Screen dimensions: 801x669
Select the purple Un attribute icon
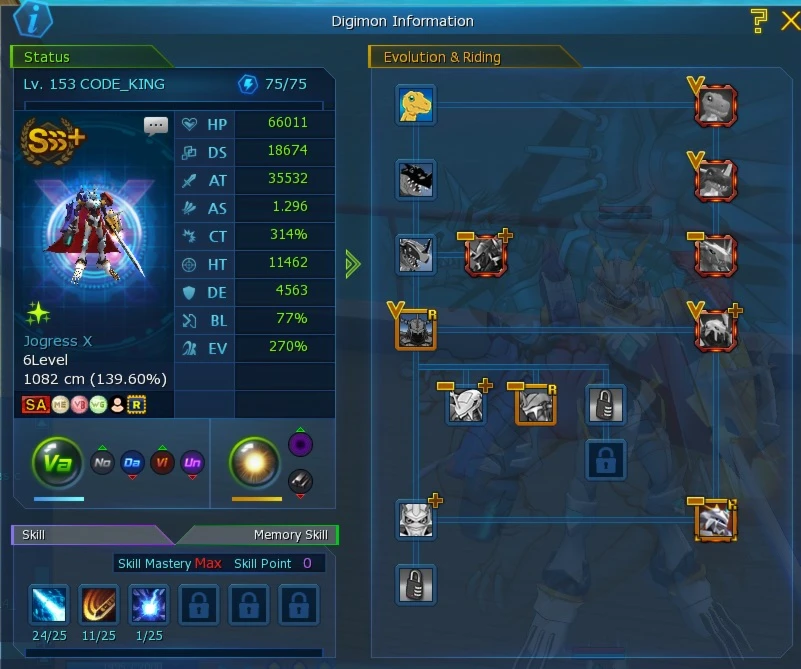coord(192,463)
